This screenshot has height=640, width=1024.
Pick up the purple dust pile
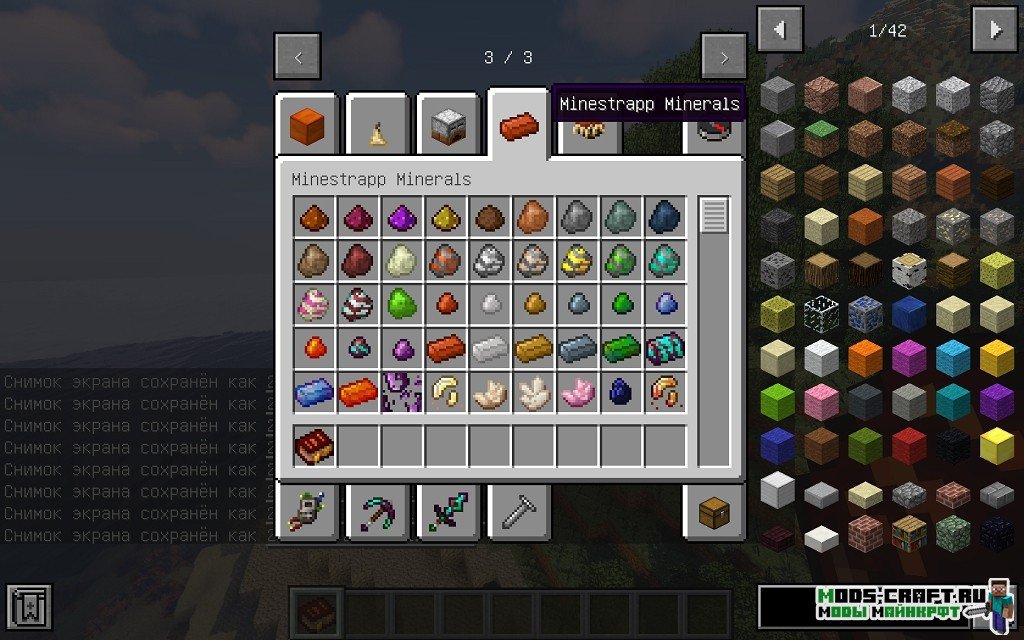click(x=402, y=217)
